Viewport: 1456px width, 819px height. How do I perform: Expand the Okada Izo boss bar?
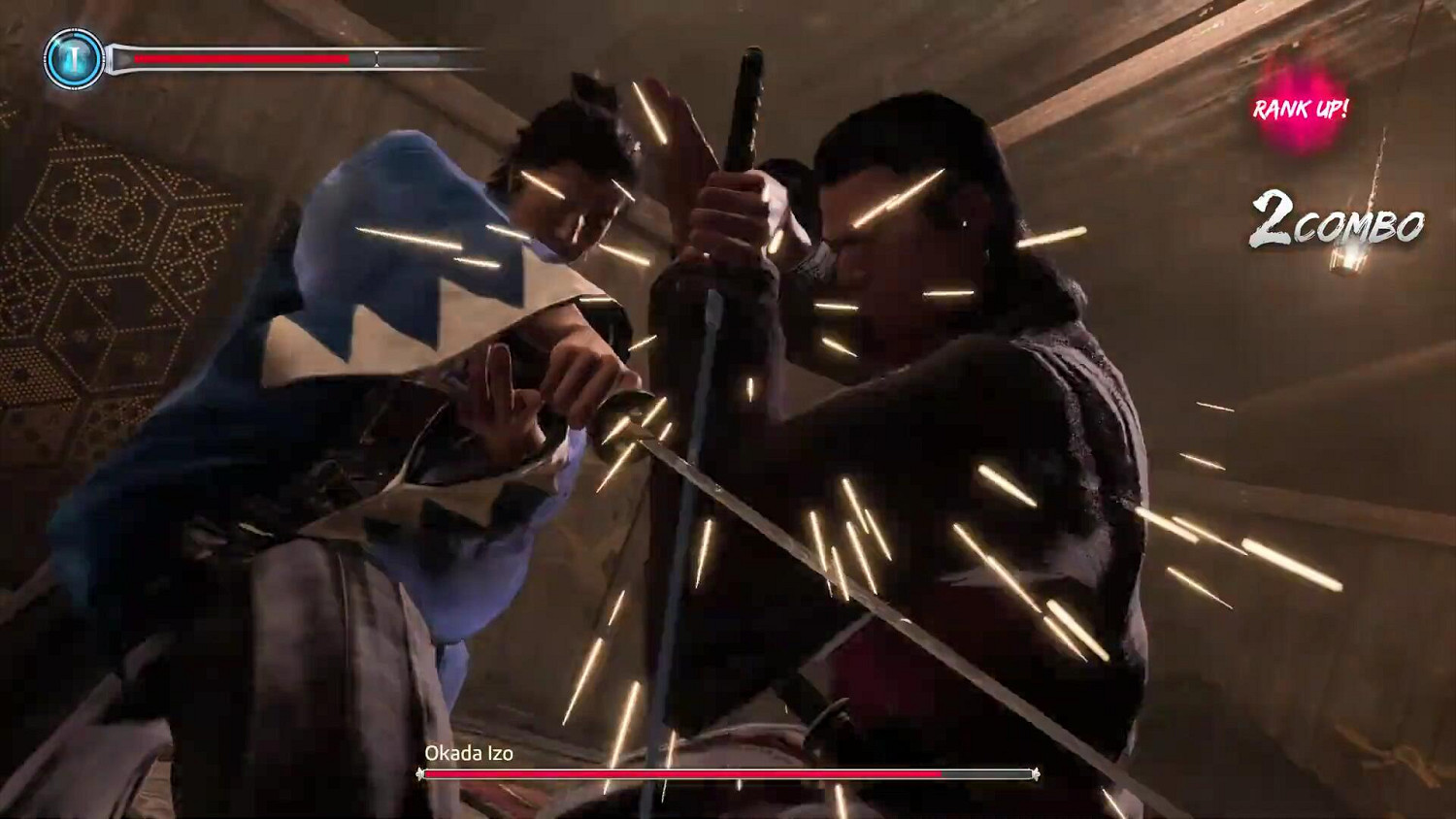(x=728, y=774)
